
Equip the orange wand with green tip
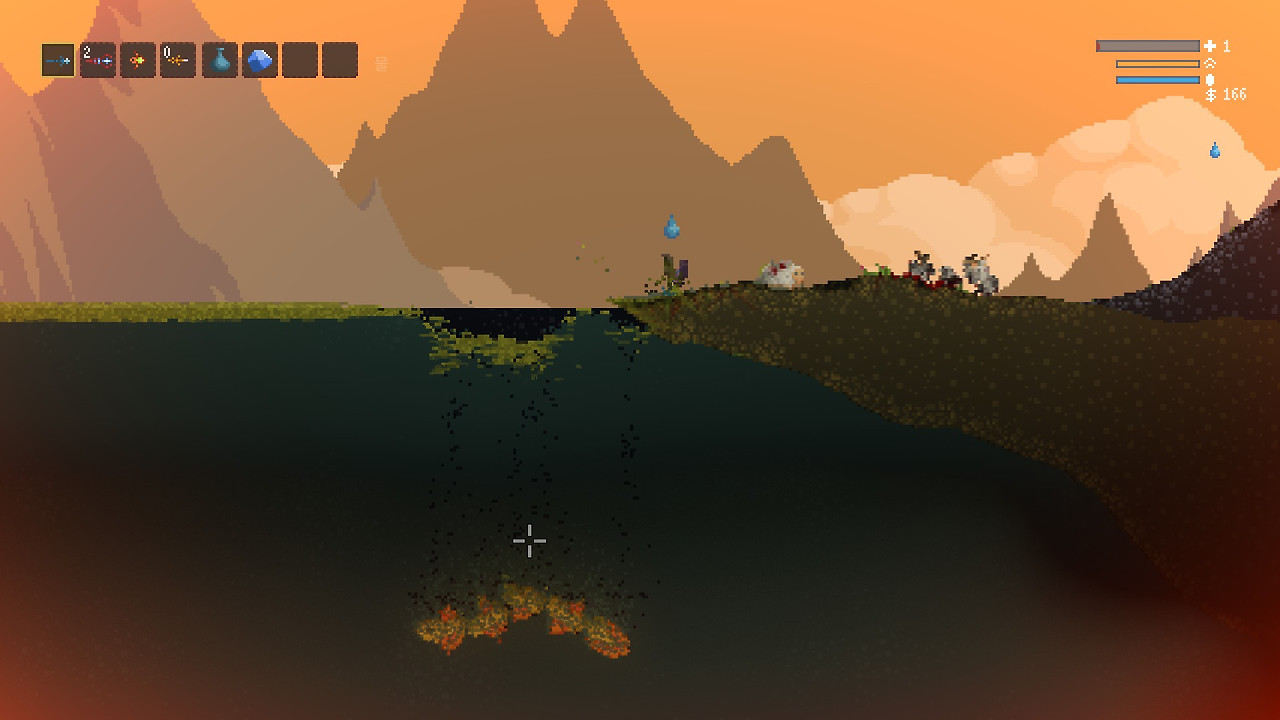coord(138,60)
